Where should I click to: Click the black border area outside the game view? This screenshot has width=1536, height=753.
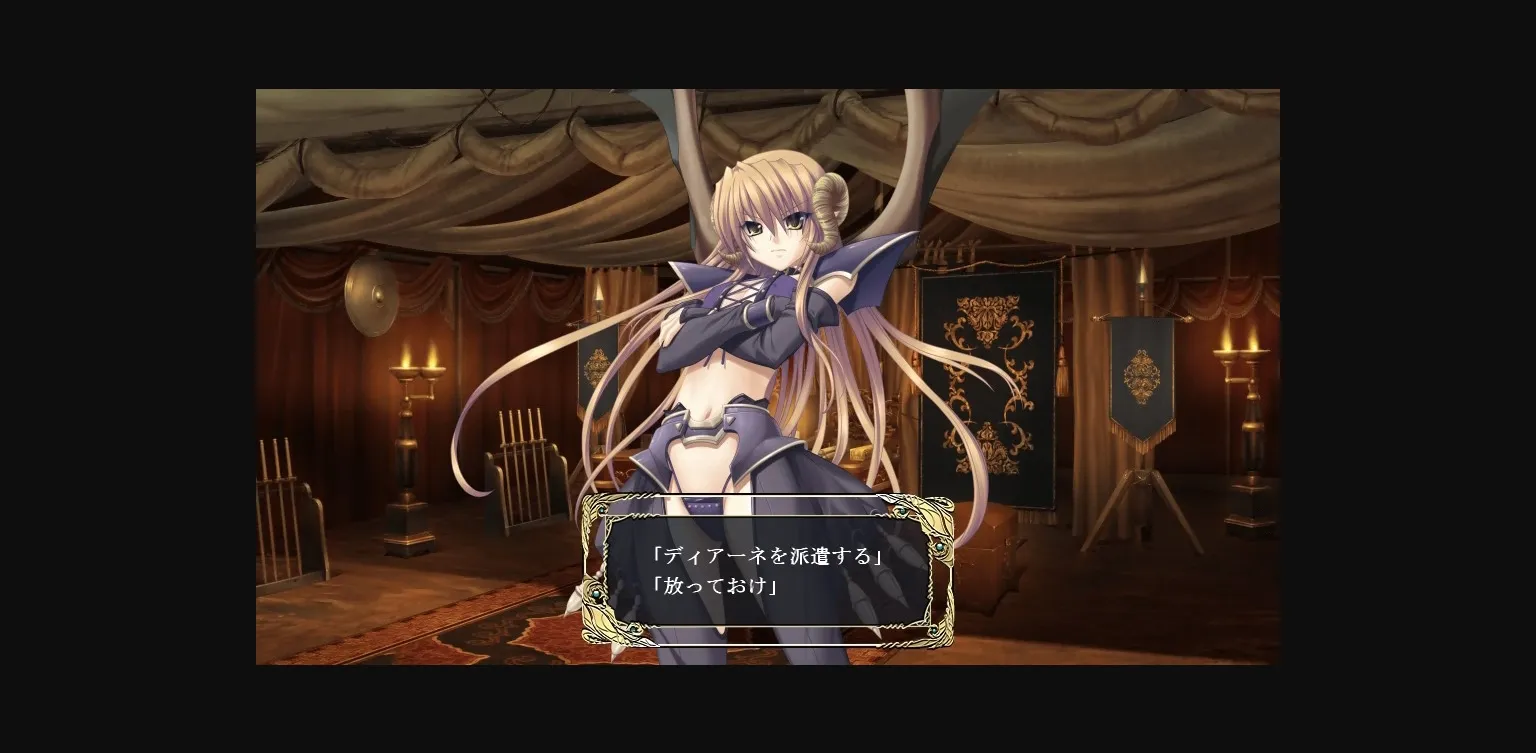(120, 376)
